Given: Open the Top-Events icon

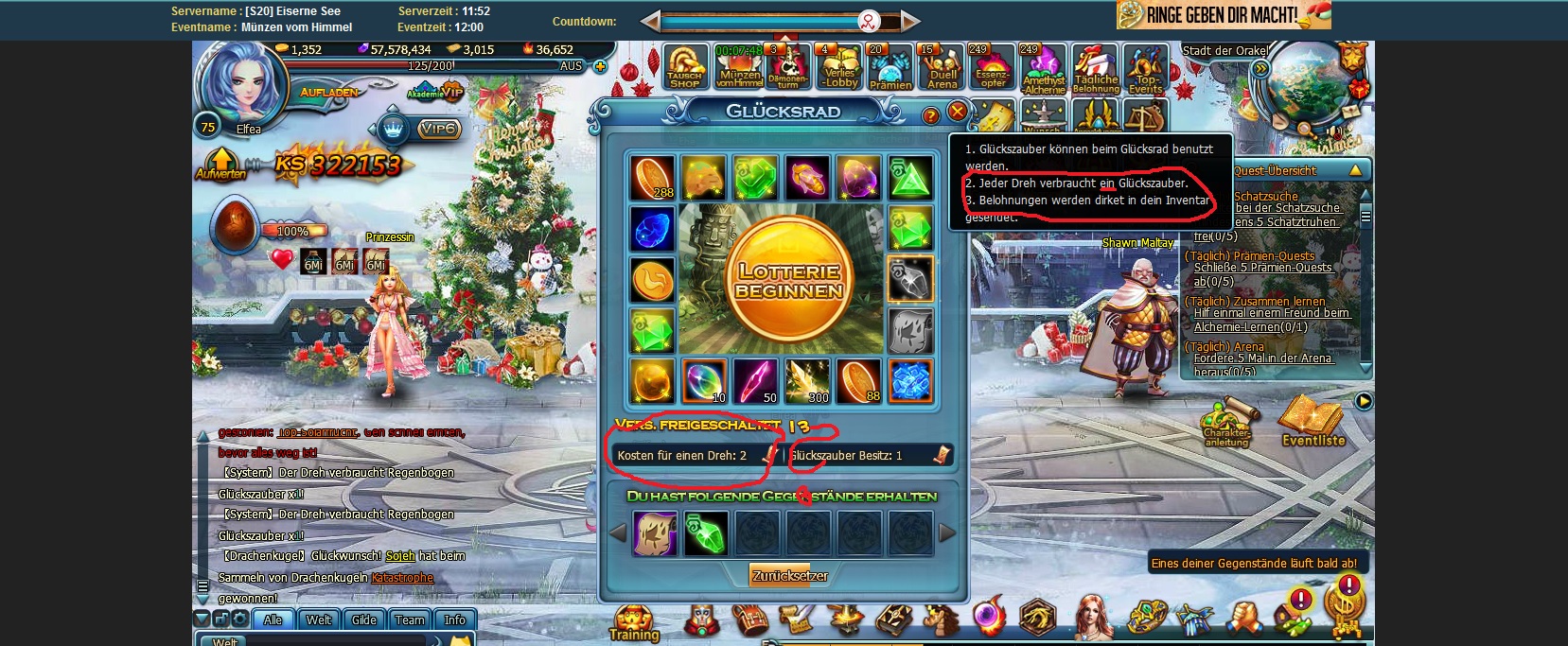Looking at the screenshot, I should [x=1145, y=68].
